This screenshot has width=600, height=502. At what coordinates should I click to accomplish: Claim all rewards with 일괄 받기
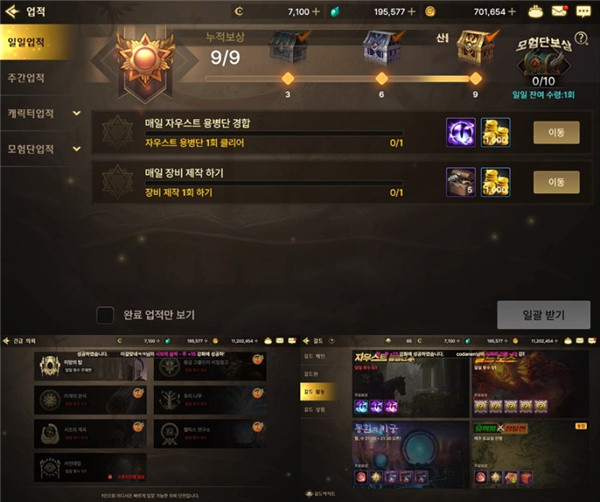[x=543, y=315]
